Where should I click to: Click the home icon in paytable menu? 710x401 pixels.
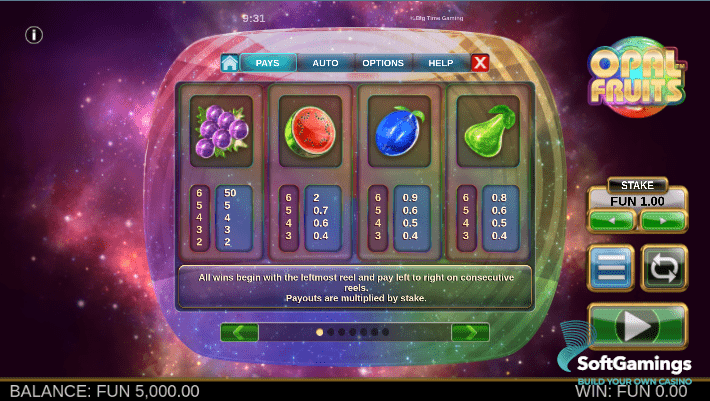tap(230, 63)
